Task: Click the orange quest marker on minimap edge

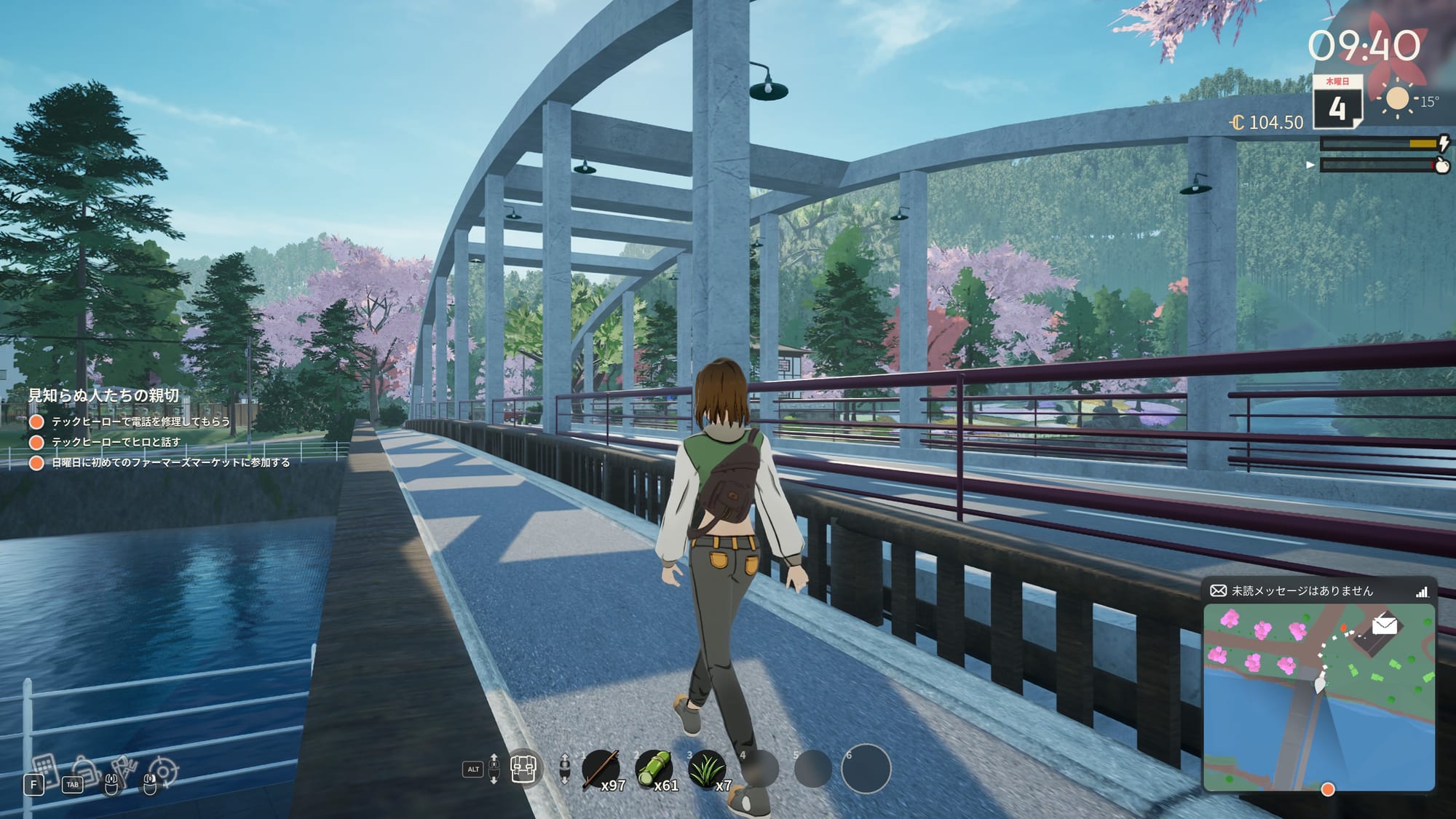Action: click(1328, 789)
